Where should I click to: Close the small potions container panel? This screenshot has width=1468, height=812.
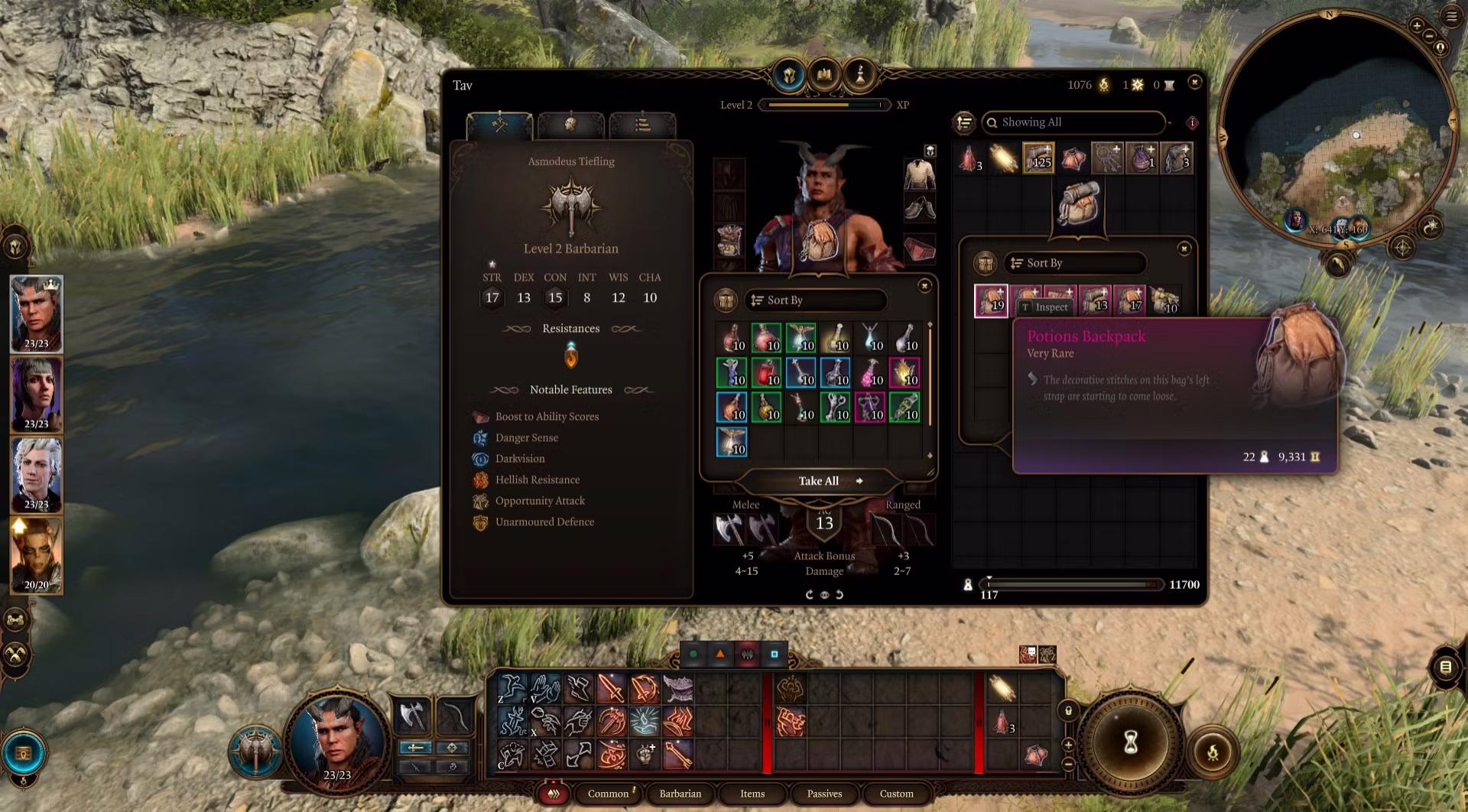(924, 286)
